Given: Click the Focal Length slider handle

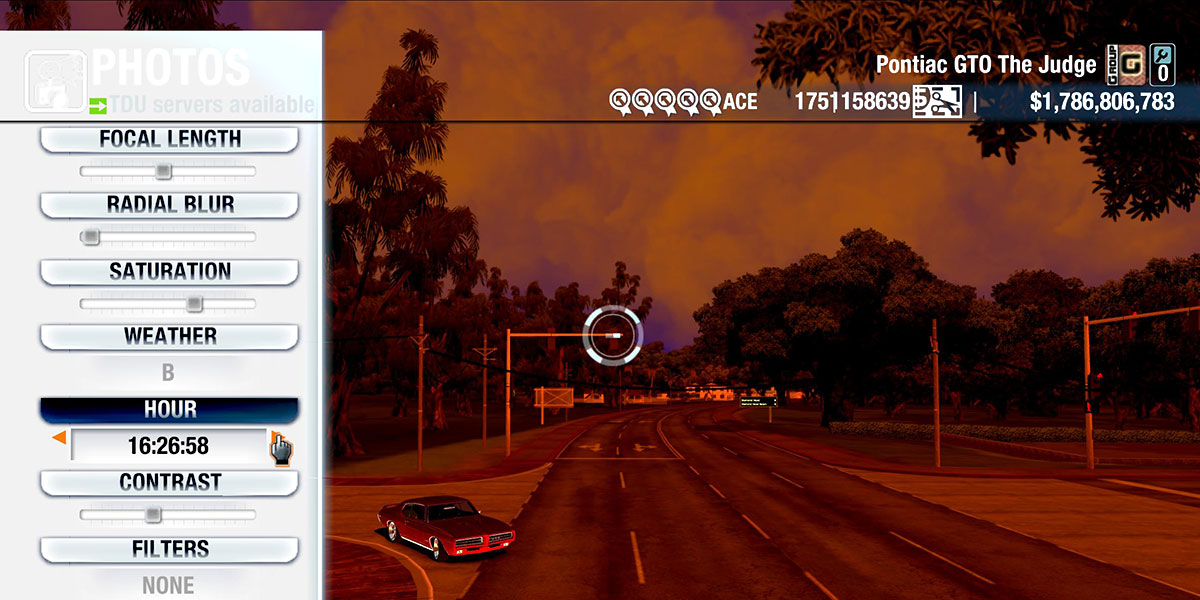Looking at the screenshot, I should tap(163, 172).
